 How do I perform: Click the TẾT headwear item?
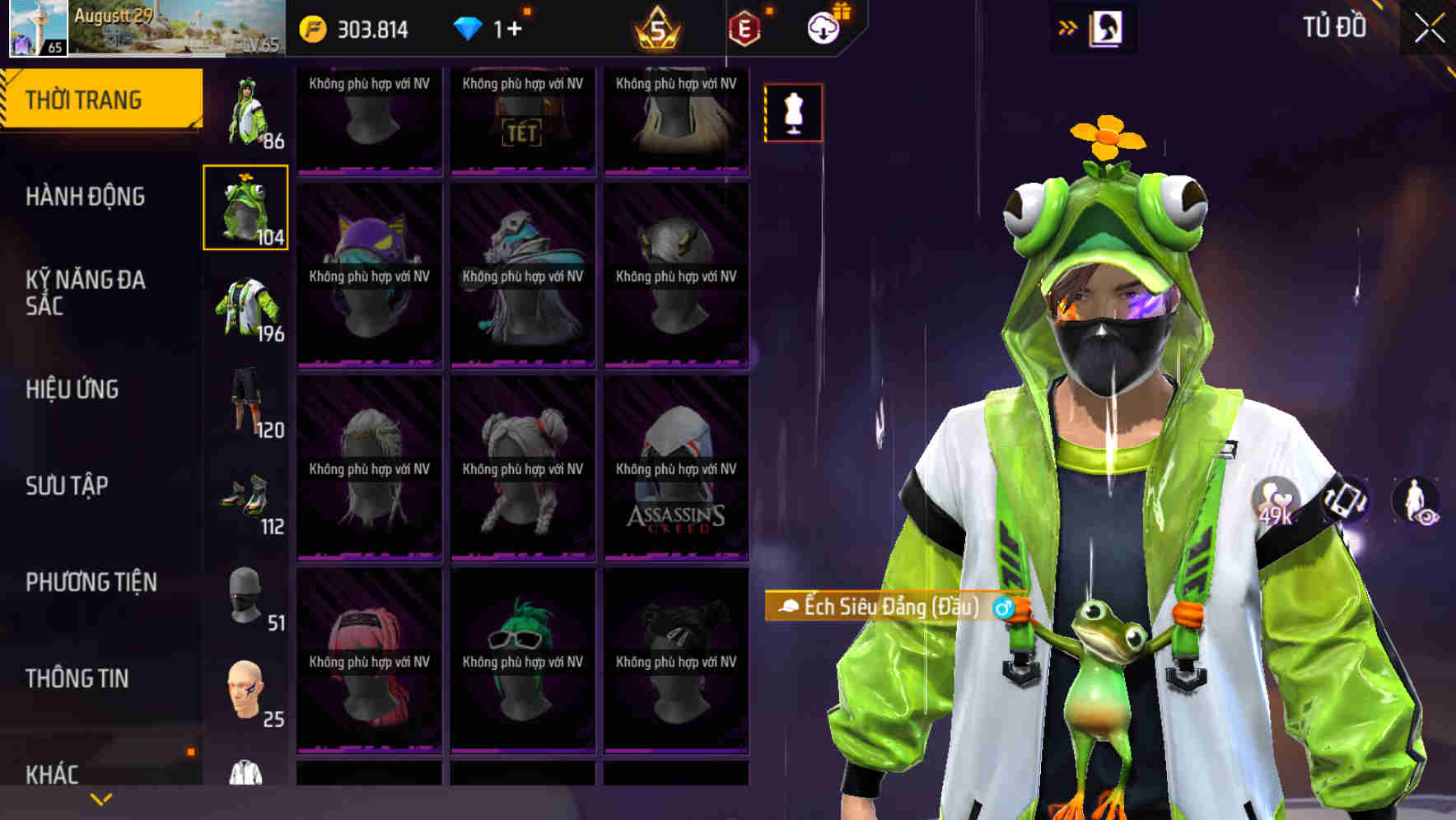[x=522, y=122]
